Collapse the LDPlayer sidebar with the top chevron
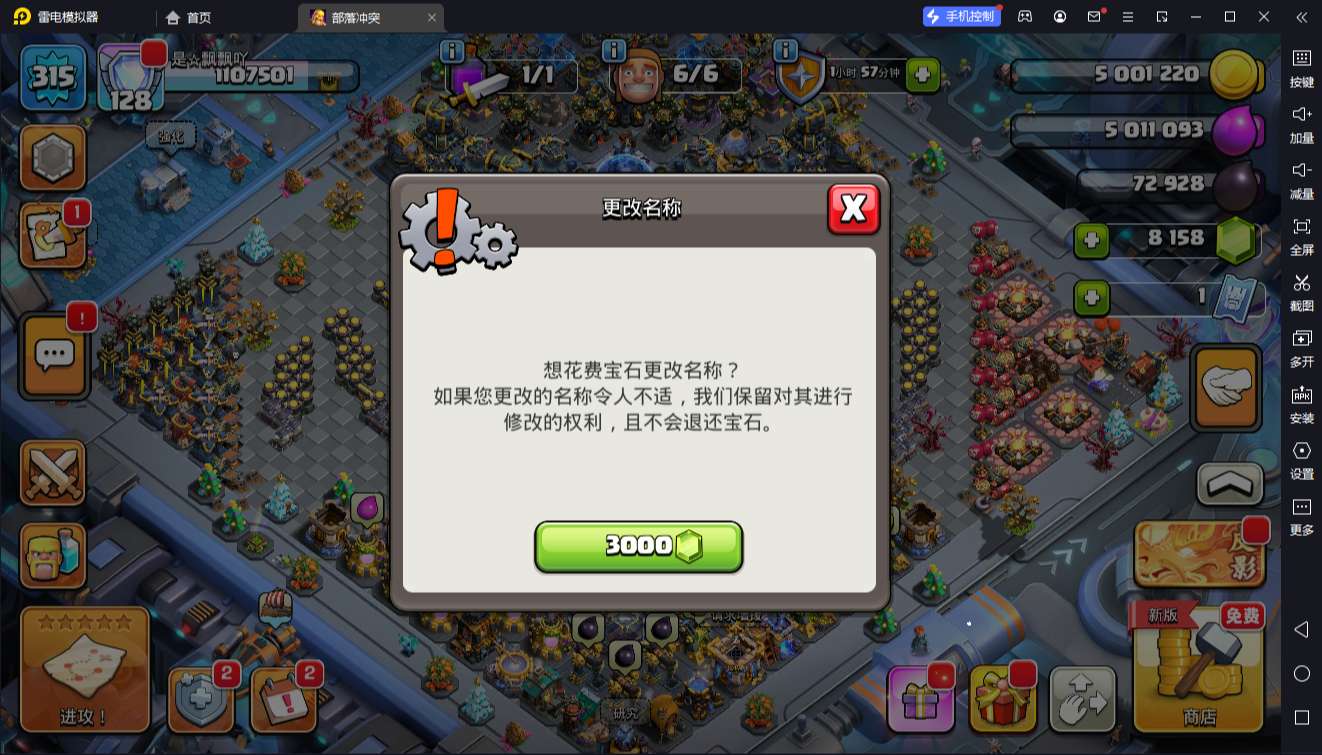Screen dimensions: 1322x755 [x=1301, y=16]
